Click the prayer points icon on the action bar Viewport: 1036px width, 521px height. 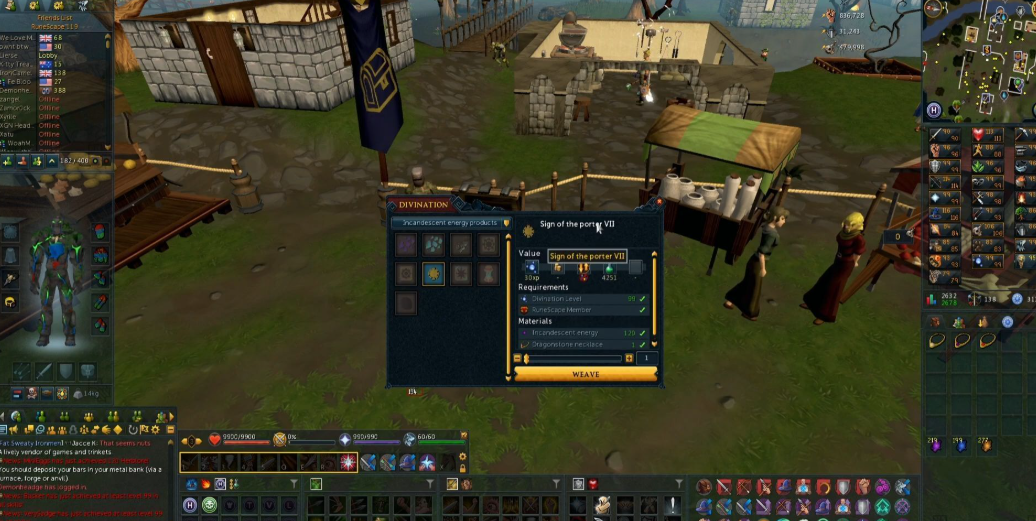click(x=345, y=439)
